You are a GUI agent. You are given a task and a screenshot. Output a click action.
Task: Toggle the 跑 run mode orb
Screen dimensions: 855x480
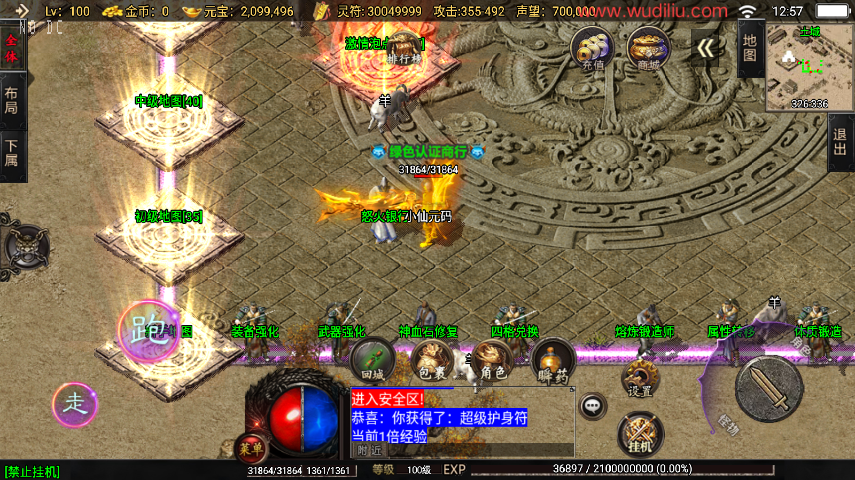click(x=147, y=329)
